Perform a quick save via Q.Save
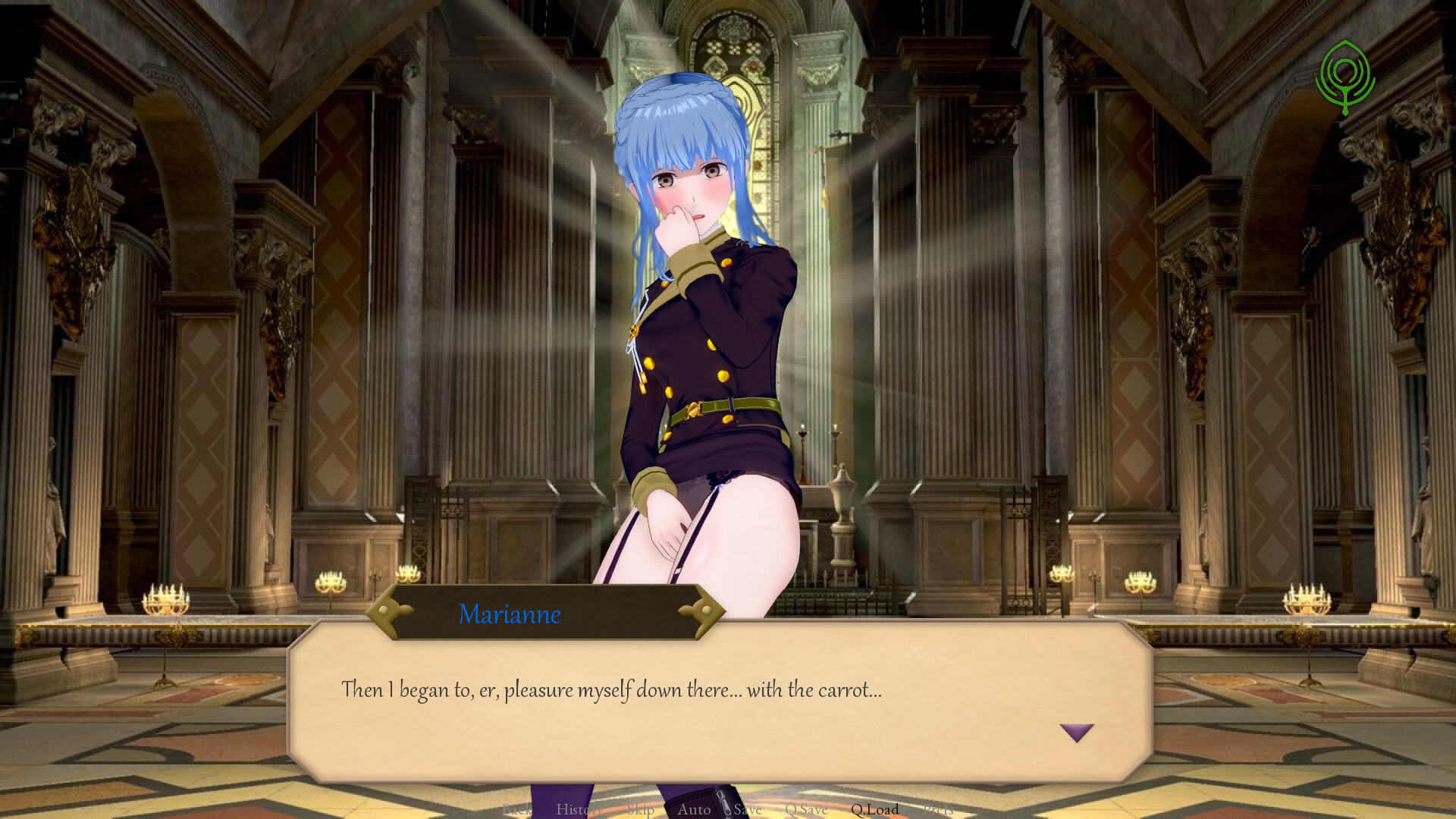The height and width of the screenshot is (819, 1456). (x=806, y=810)
